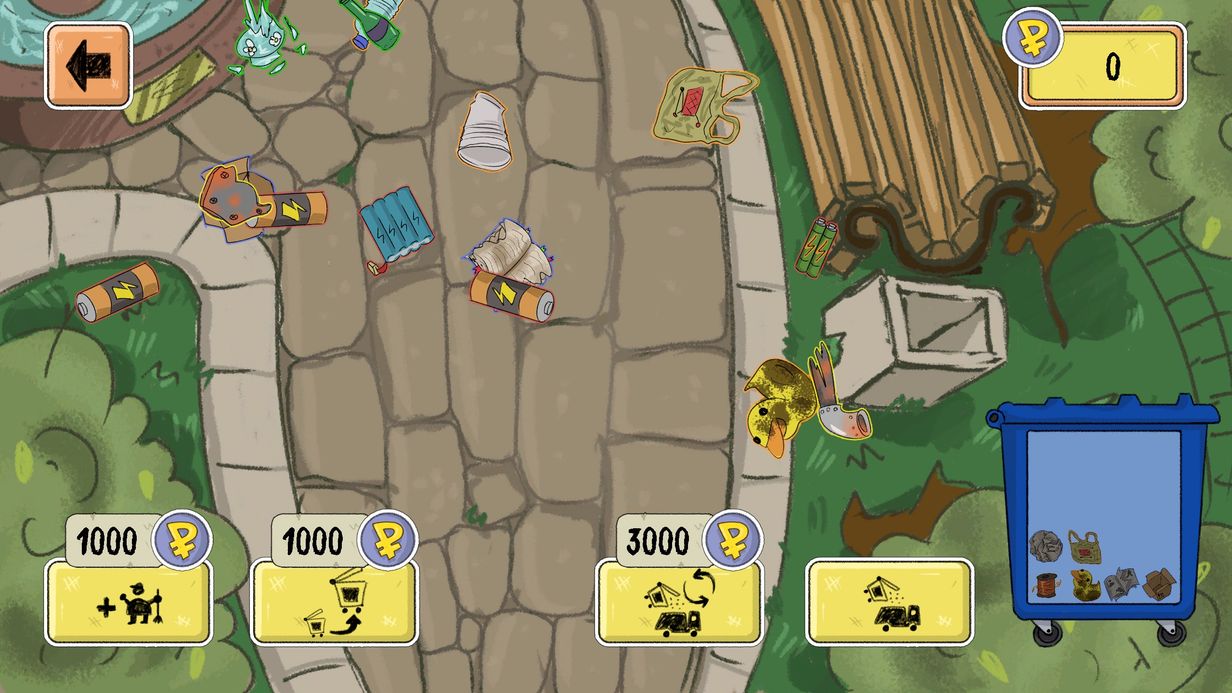Buy the extra worker upgrade for 1000
This screenshot has width=1232, height=693.
tap(129, 602)
